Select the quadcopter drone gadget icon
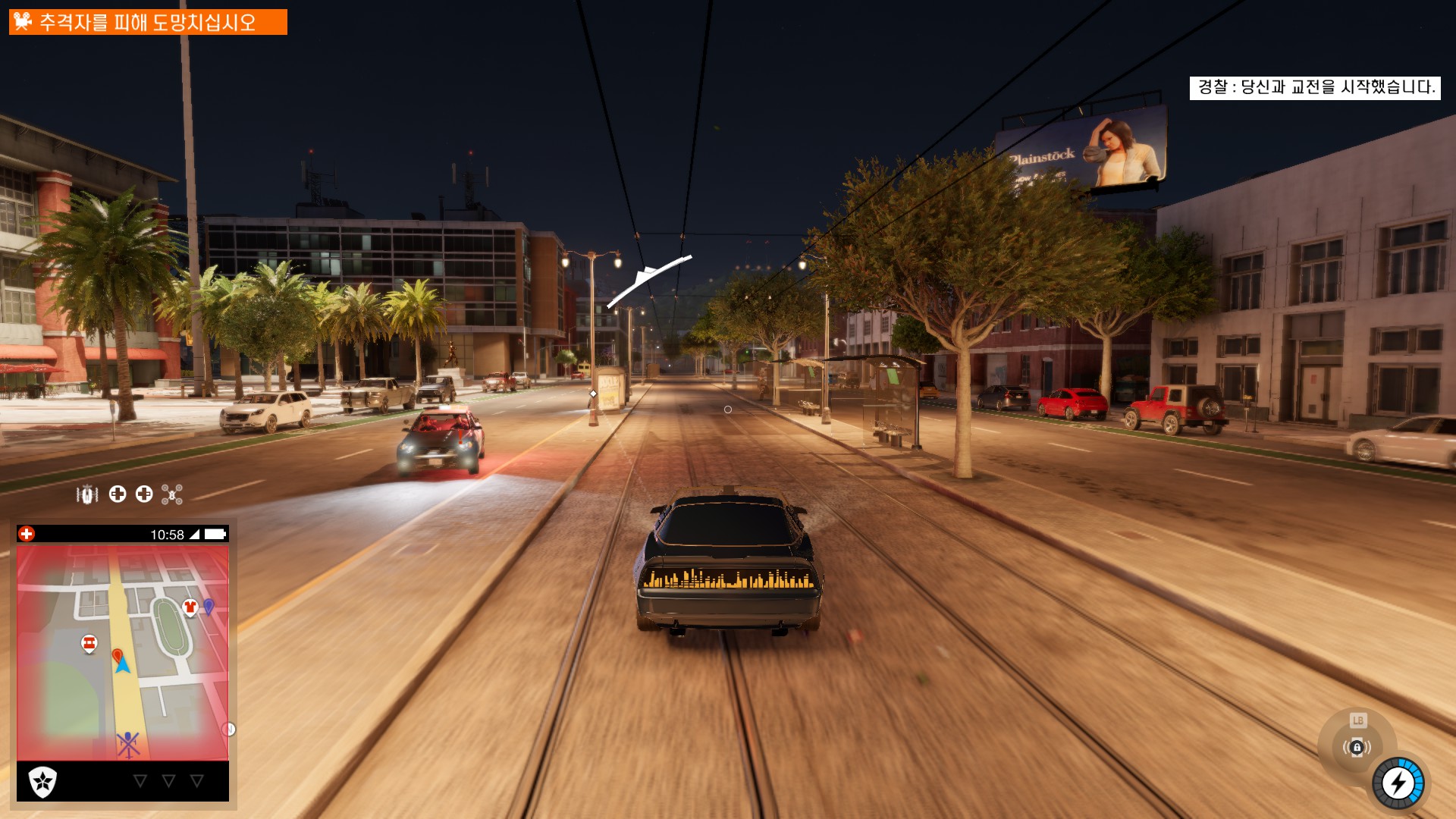 [x=172, y=495]
